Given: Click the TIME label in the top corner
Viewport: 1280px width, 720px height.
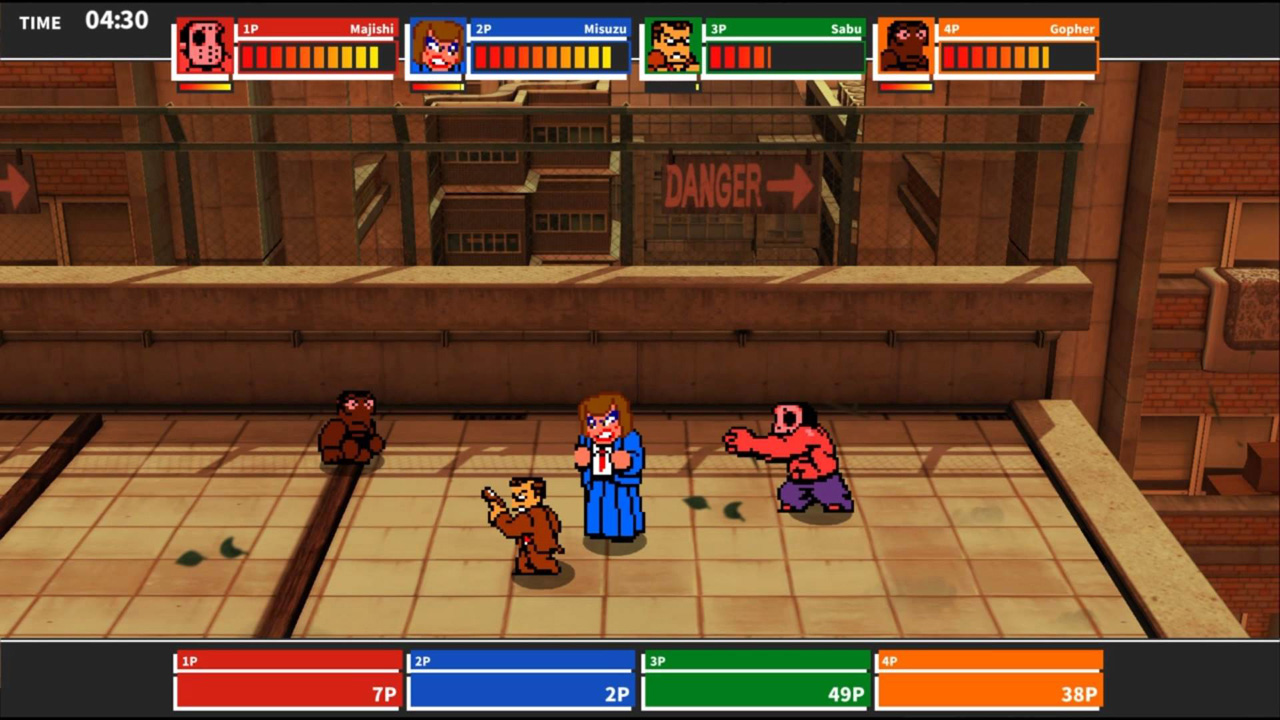Looking at the screenshot, I should click(39, 22).
